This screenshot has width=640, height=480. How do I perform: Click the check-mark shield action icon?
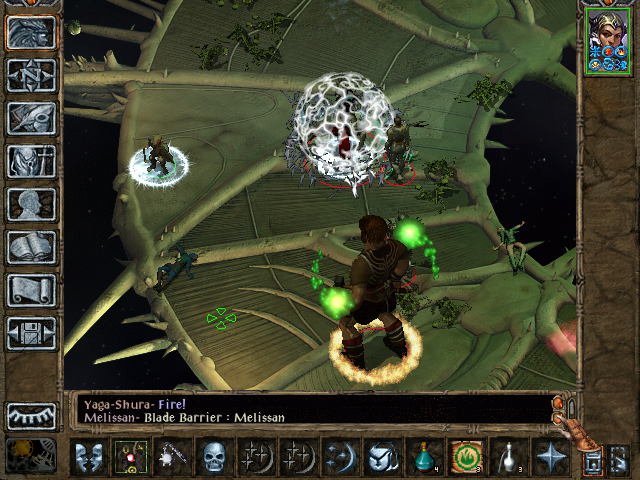(x=381, y=458)
